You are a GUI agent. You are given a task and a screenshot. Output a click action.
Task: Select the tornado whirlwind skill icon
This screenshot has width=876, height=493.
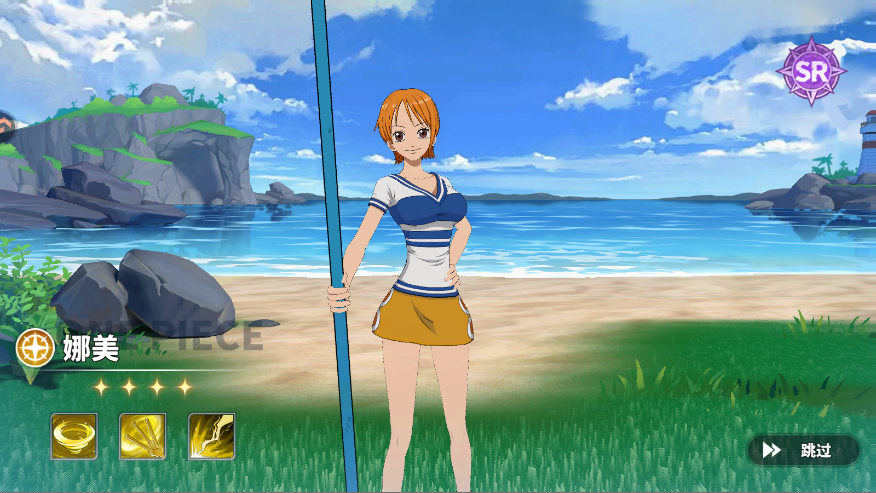click(x=74, y=436)
